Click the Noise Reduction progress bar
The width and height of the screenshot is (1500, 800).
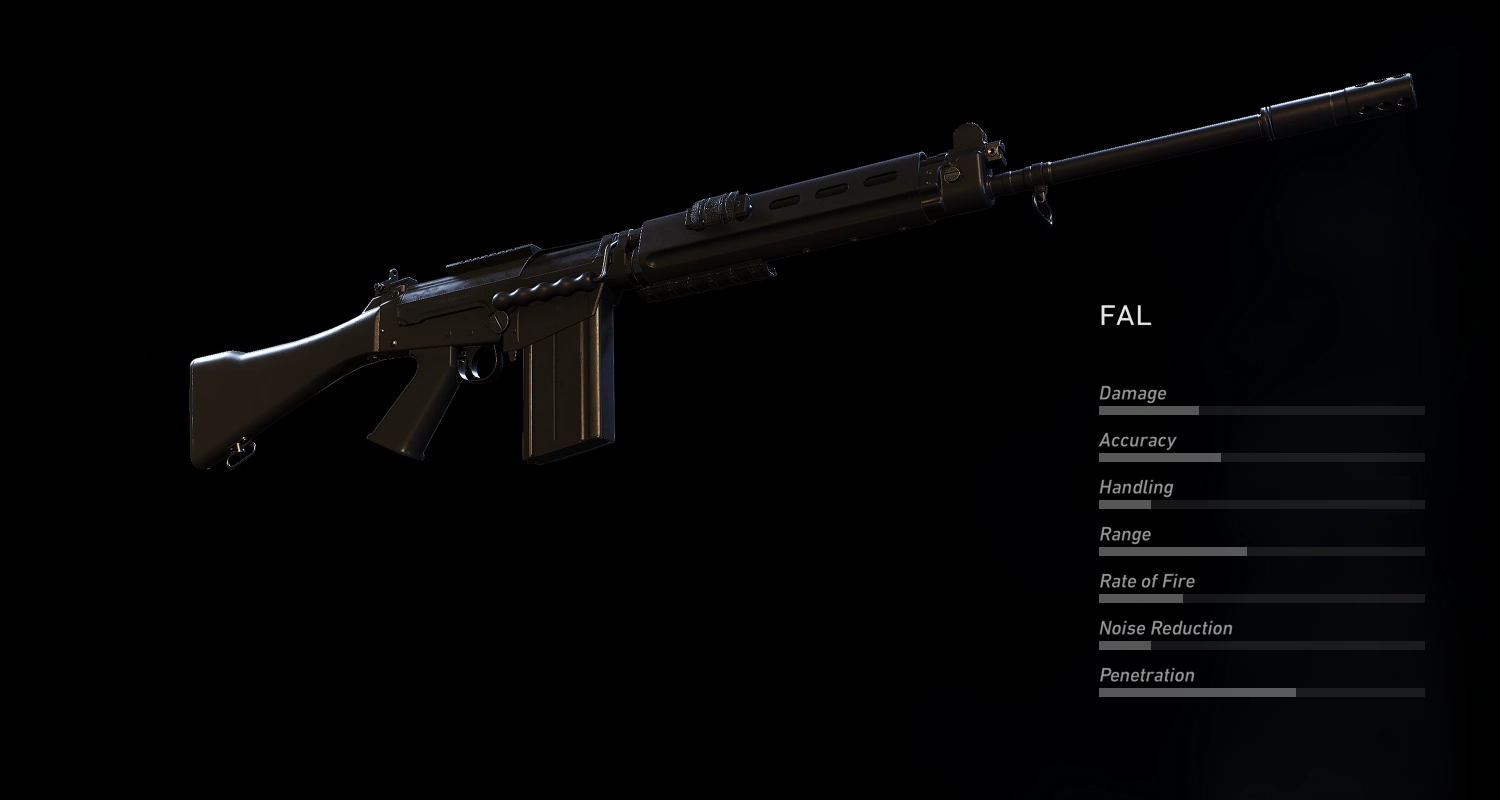pyautogui.click(x=1260, y=645)
